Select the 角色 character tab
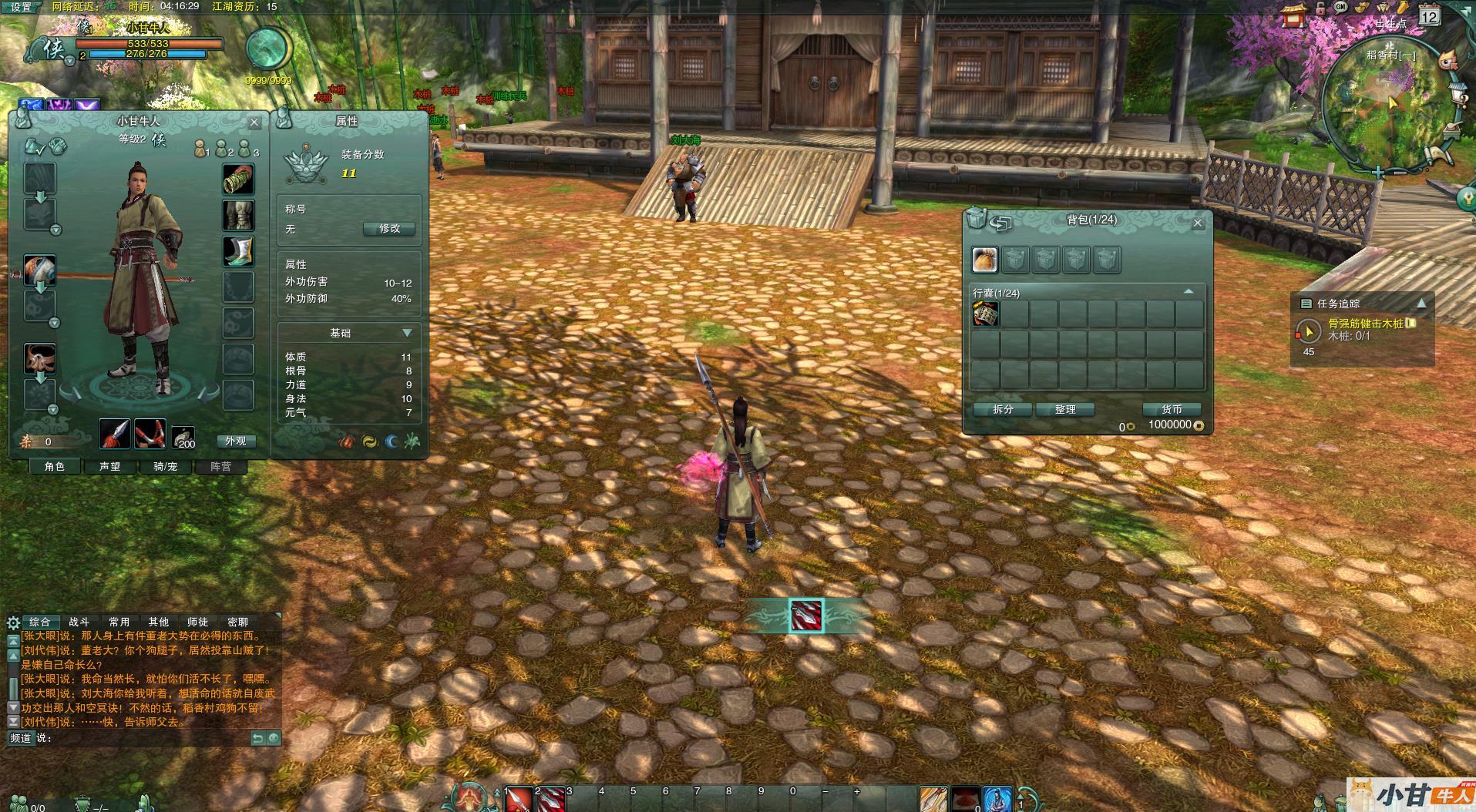The width and height of the screenshot is (1476, 812). click(x=55, y=466)
